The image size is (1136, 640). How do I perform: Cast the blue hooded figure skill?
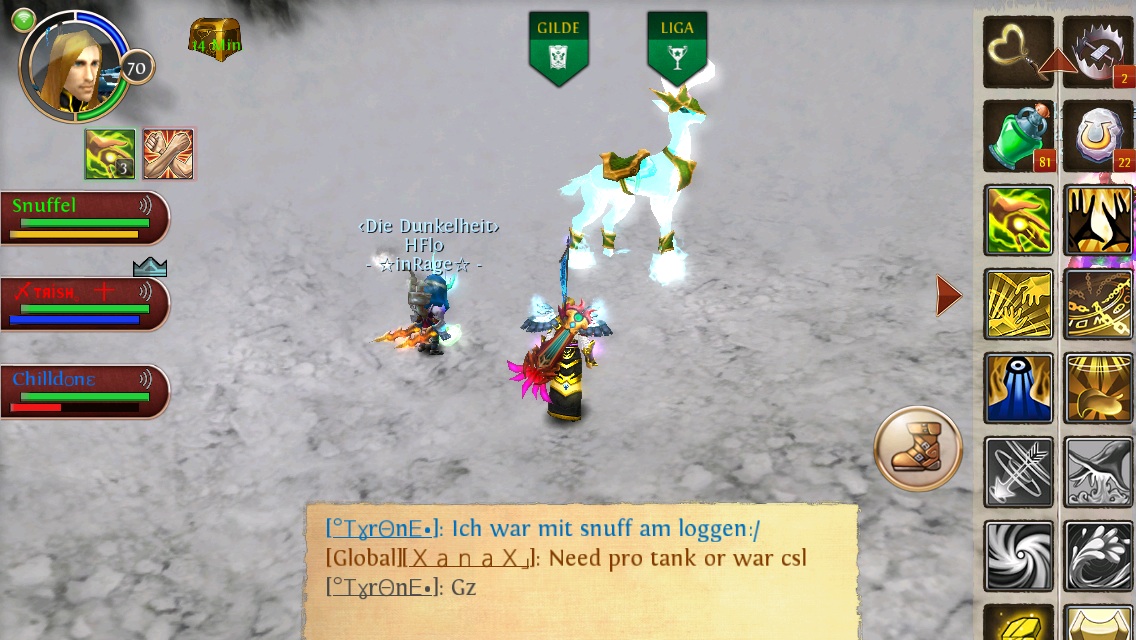1018,388
